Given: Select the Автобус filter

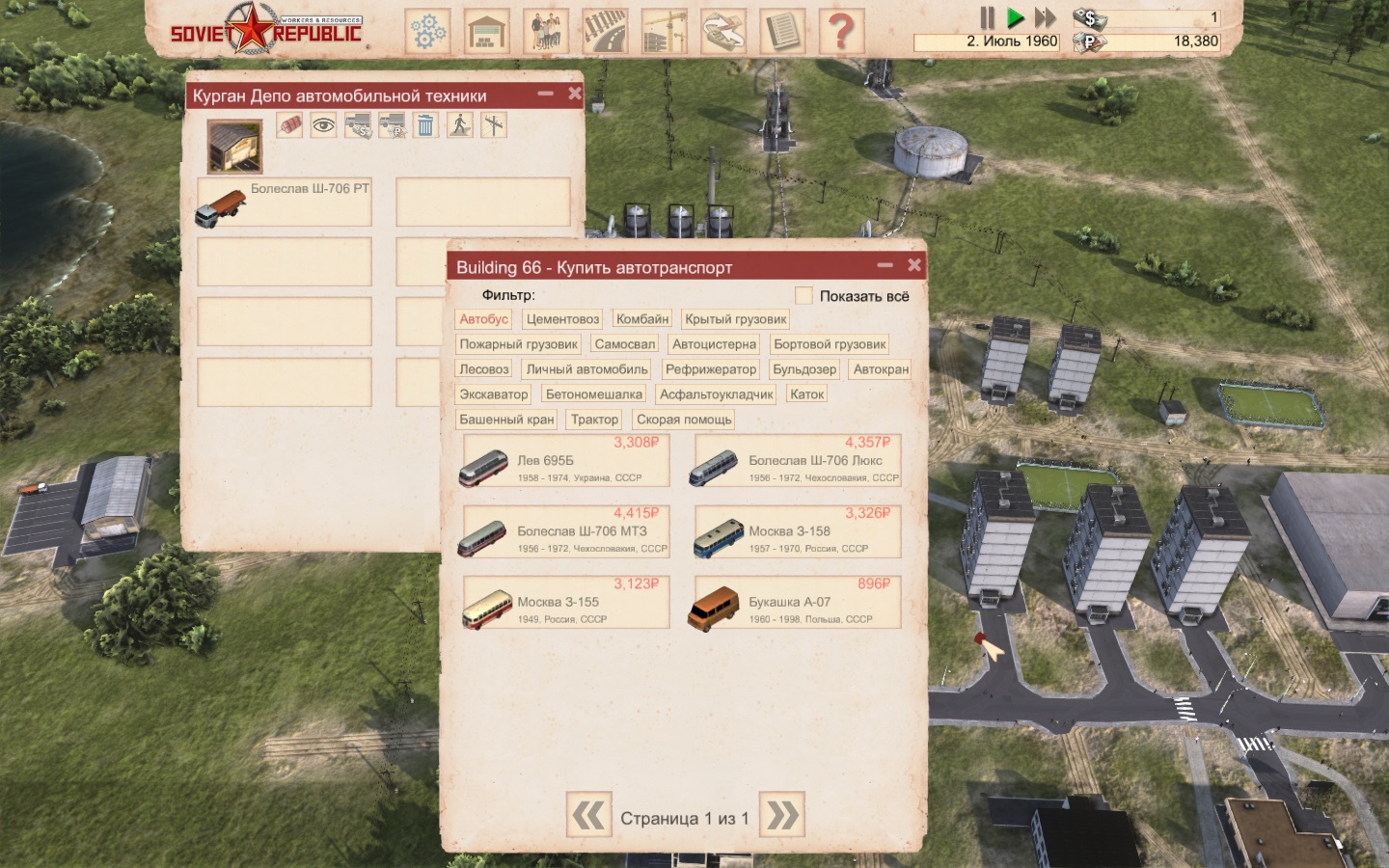Looking at the screenshot, I should (x=483, y=319).
